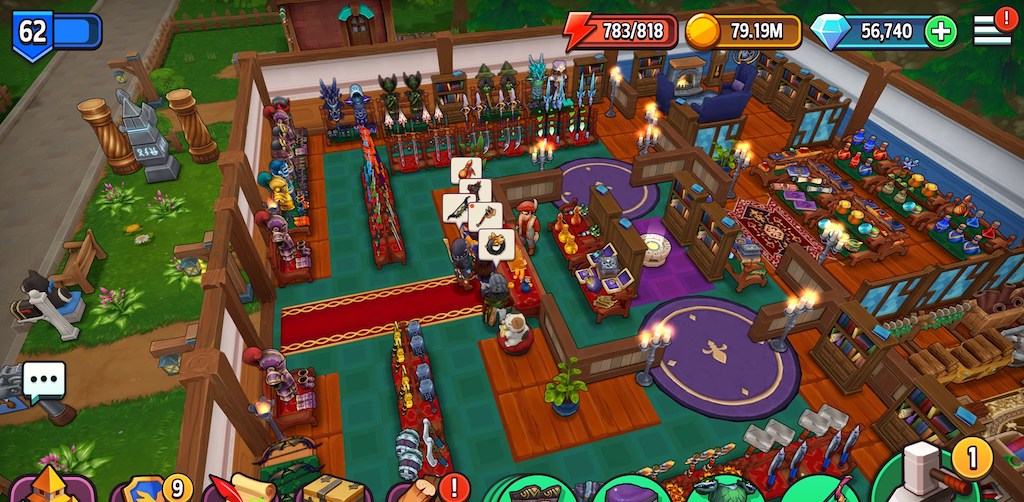Open the main menu with alert badge
This screenshot has width=1024, height=502.
point(992,28)
